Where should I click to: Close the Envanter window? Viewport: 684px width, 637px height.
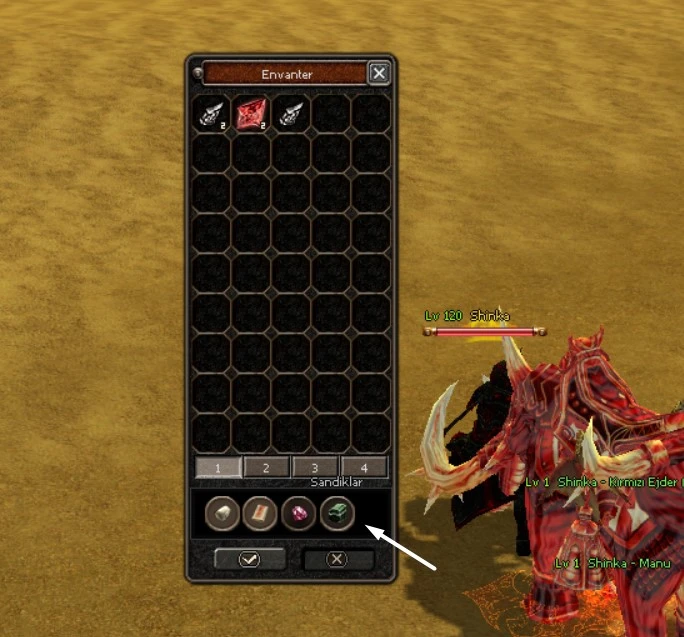click(x=379, y=73)
